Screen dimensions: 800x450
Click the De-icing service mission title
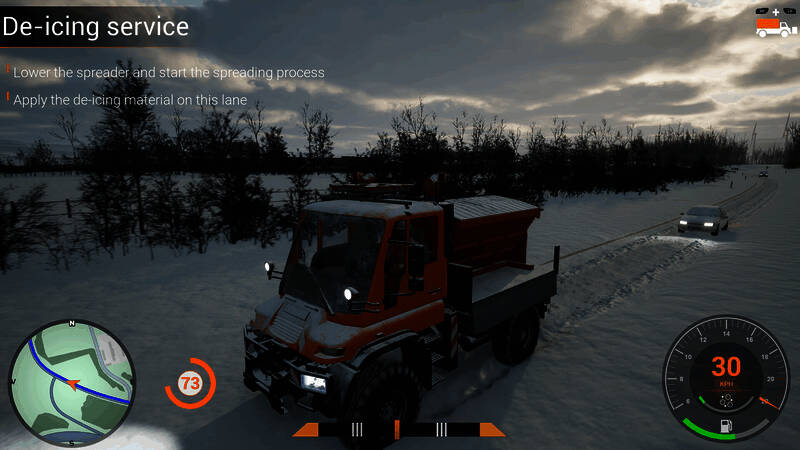click(x=96, y=26)
